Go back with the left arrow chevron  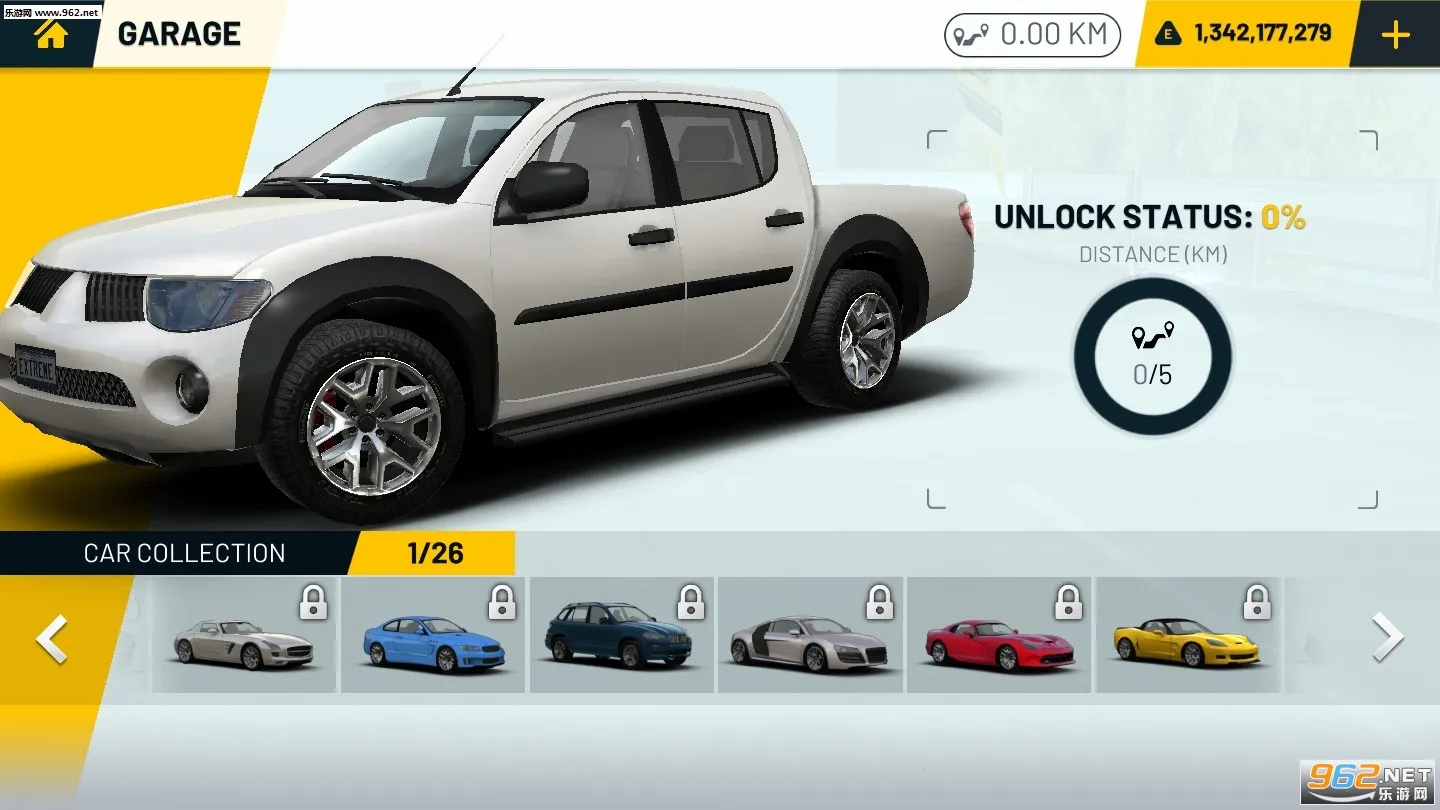(47, 637)
